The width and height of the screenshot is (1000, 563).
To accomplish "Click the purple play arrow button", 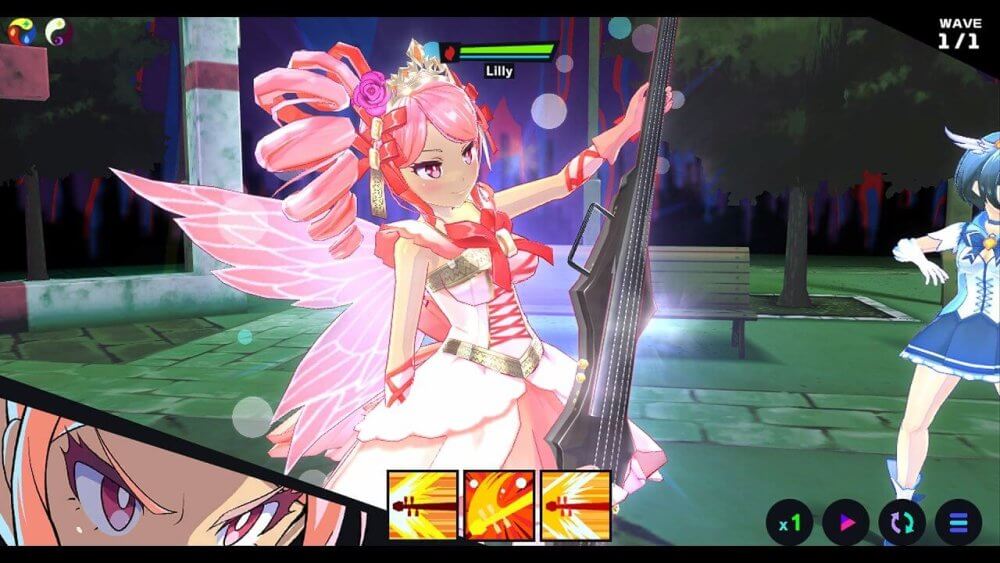I will tap(846, 522).
